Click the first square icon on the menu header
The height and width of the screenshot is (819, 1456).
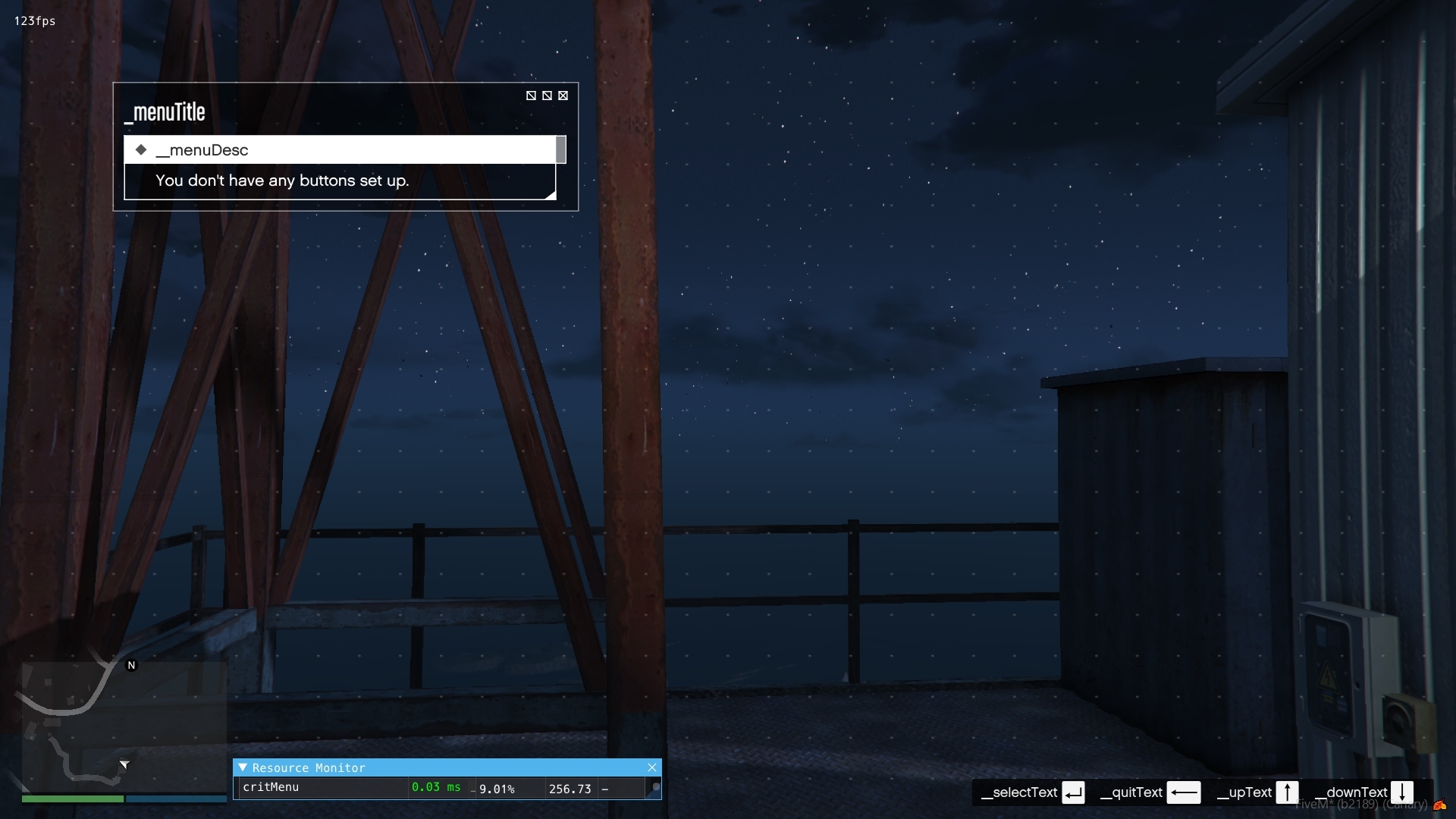(531, 96)
